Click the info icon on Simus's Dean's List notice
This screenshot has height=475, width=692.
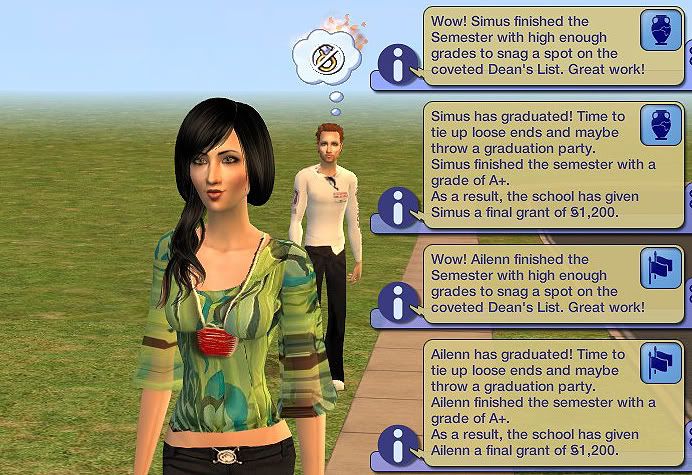coord(400,68)
